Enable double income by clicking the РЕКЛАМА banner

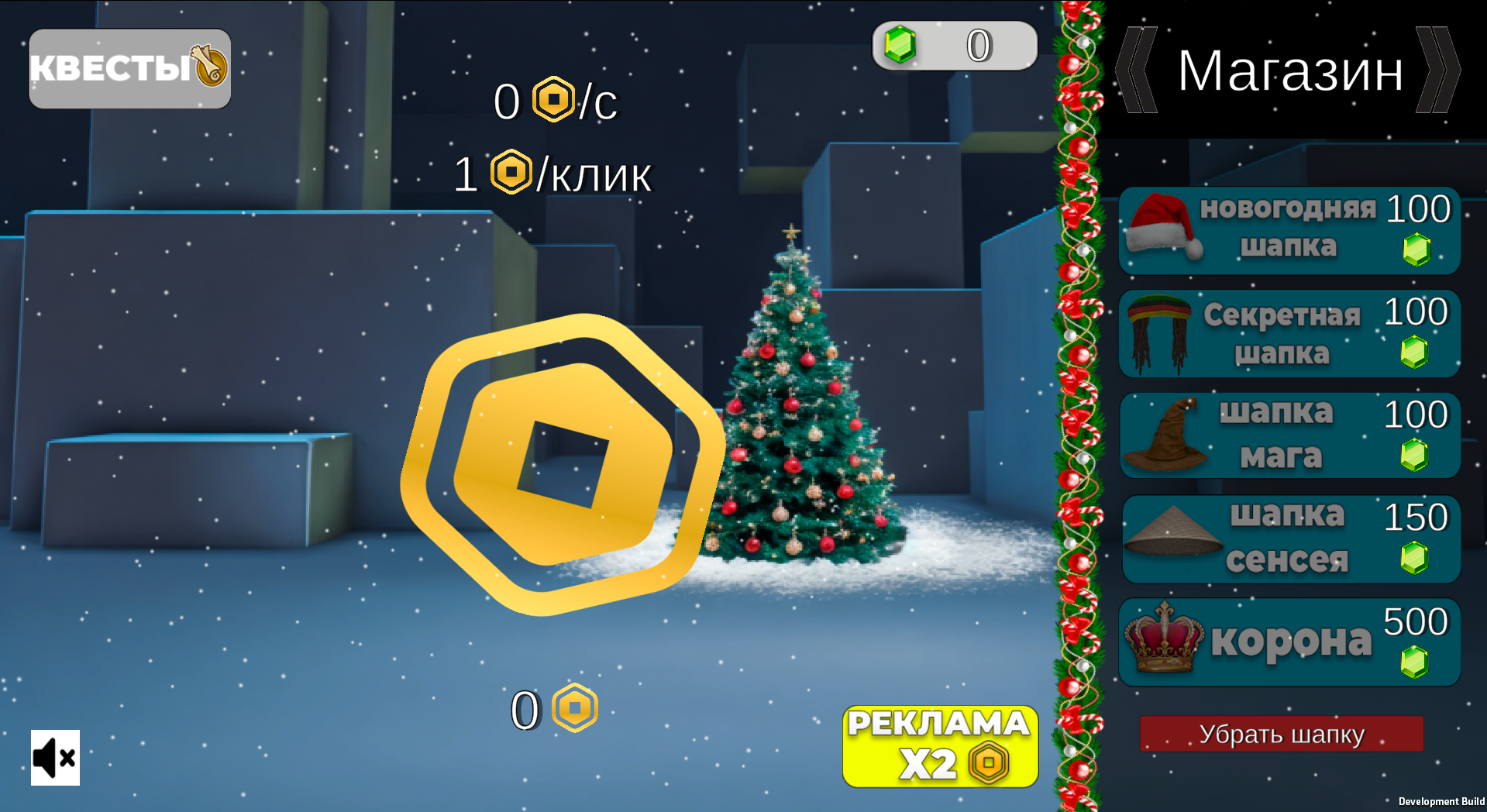click(x=938, y=745)
